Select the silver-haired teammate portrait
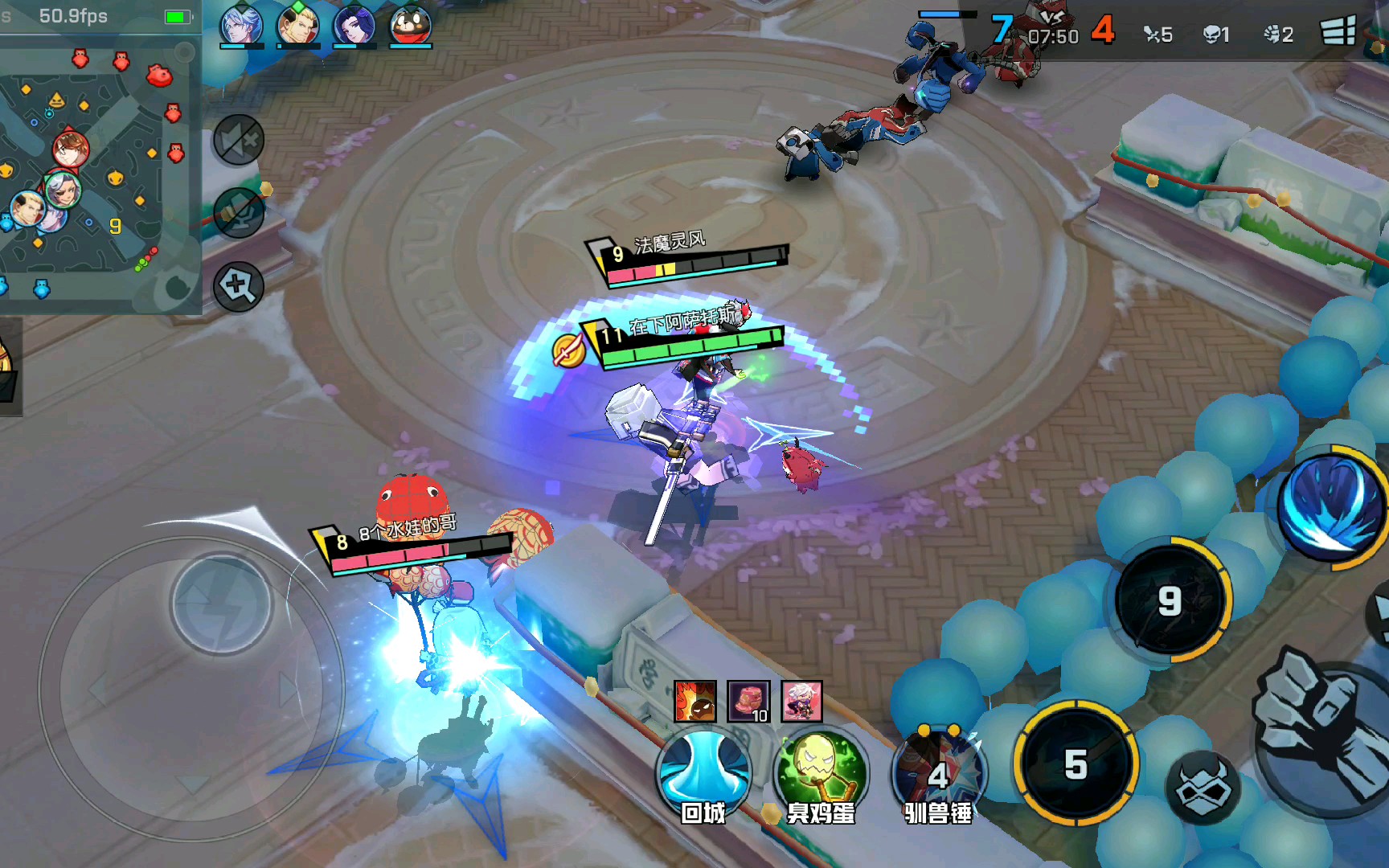This screenshot has height=868, width=1389. point(241,26)
